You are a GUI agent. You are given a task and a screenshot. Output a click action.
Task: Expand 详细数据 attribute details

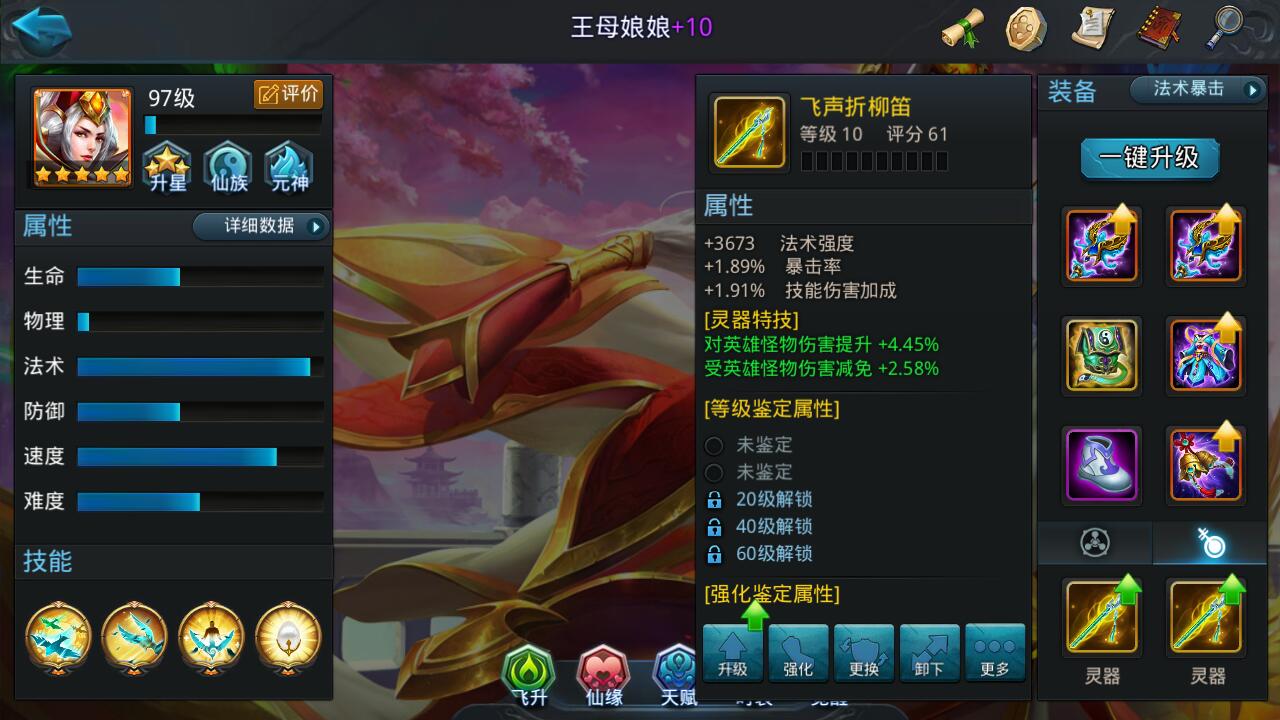260,226
